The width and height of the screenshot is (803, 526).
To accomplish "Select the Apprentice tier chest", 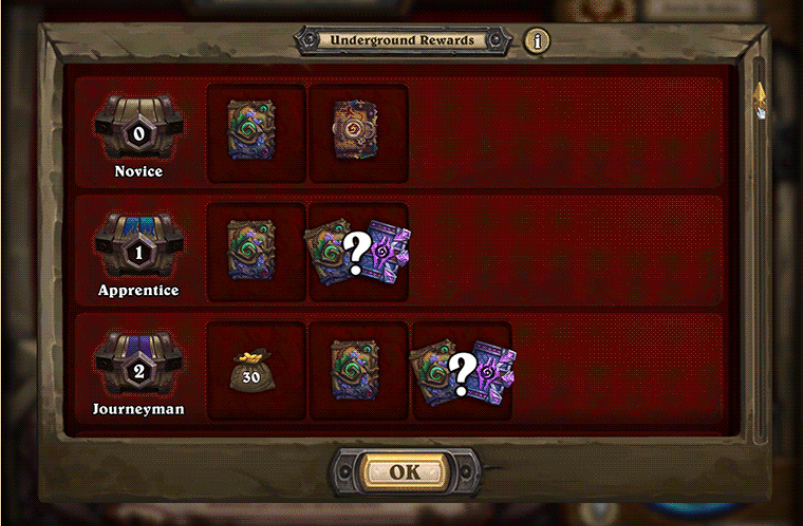I will [x=139, y=246].
